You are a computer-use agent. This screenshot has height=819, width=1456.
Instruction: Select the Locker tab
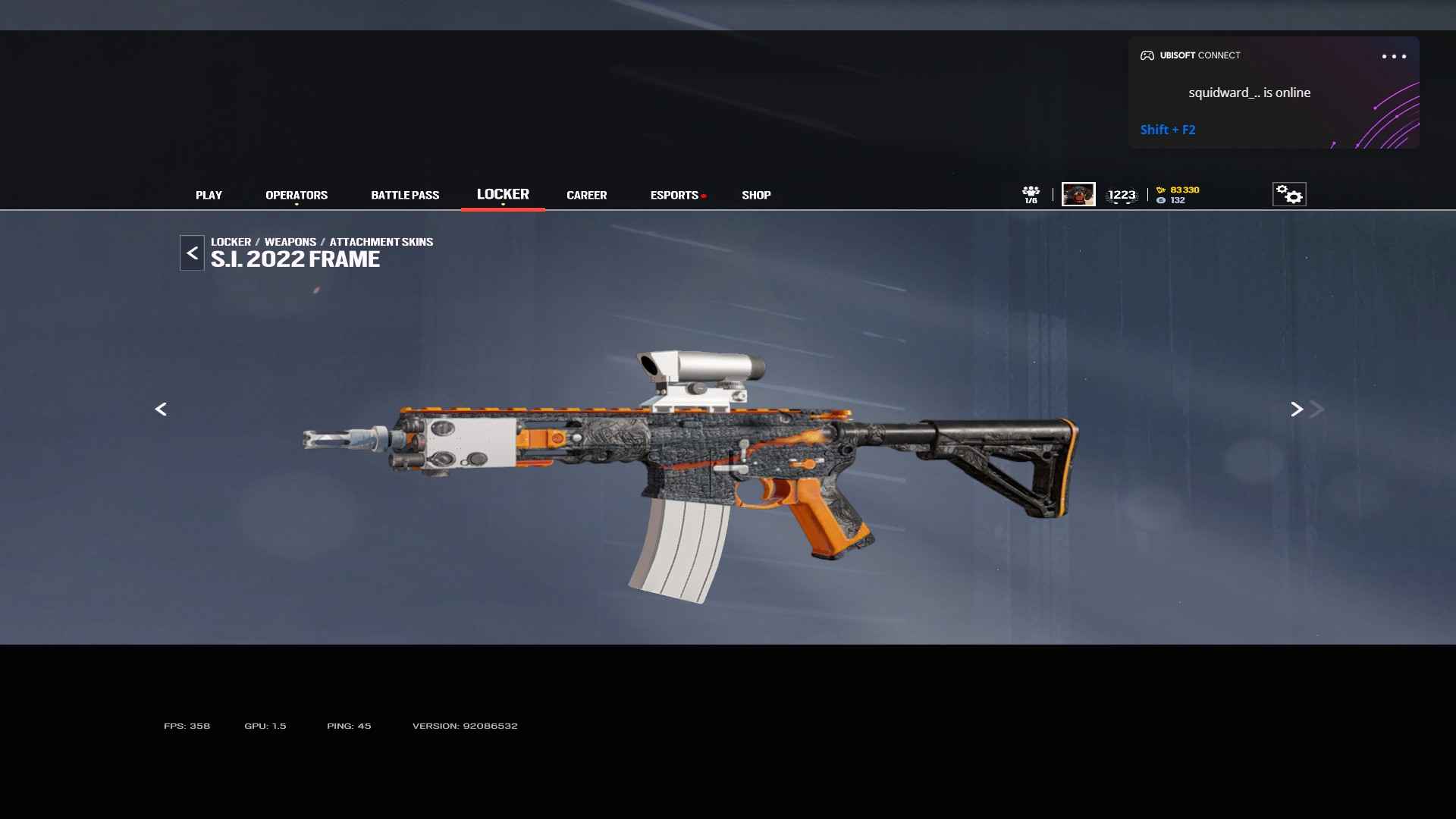point(503,194)
